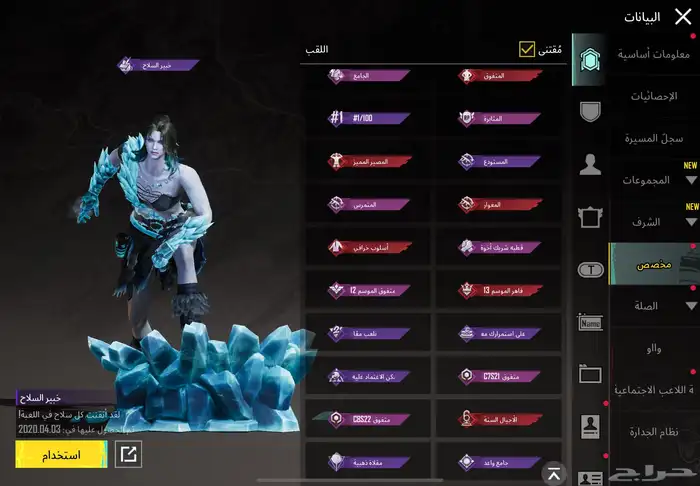700x486 pixels.
Task: Select the الأجيال الستة title
Action: pyautogui.click(x=496, y=419)
